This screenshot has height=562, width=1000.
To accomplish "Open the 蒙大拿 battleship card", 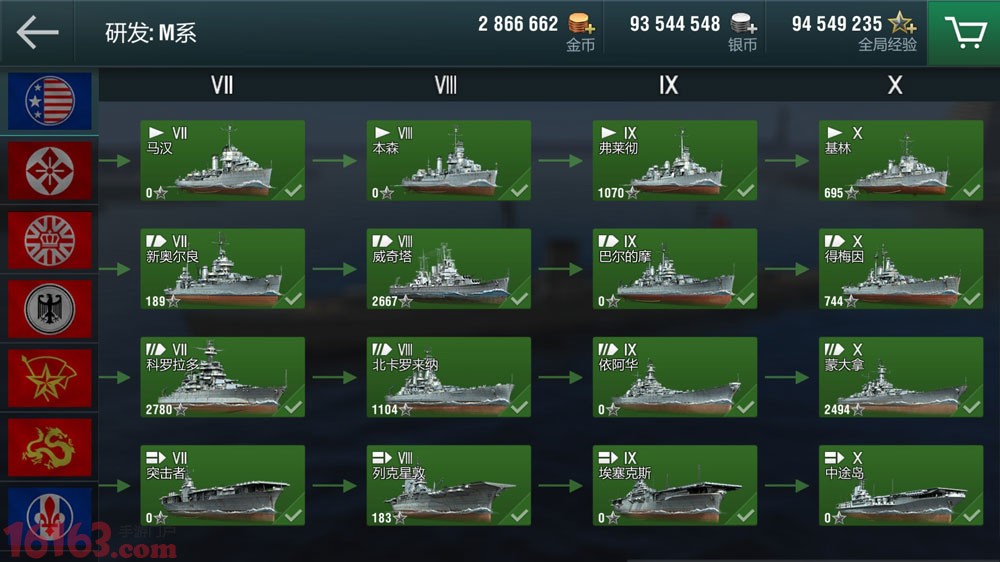I will [900, 377].
